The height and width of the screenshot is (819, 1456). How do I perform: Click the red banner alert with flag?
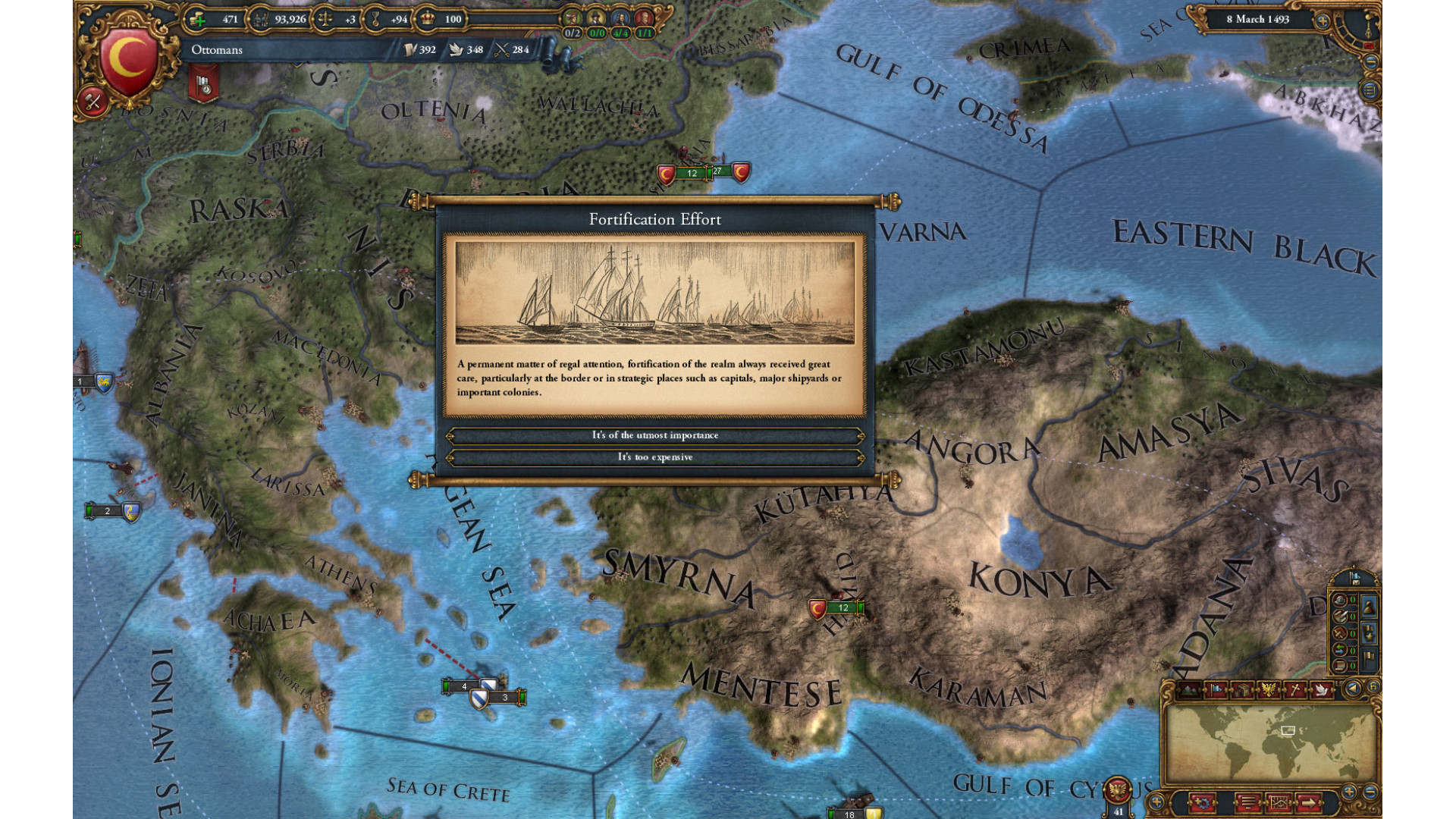[203, 83]
